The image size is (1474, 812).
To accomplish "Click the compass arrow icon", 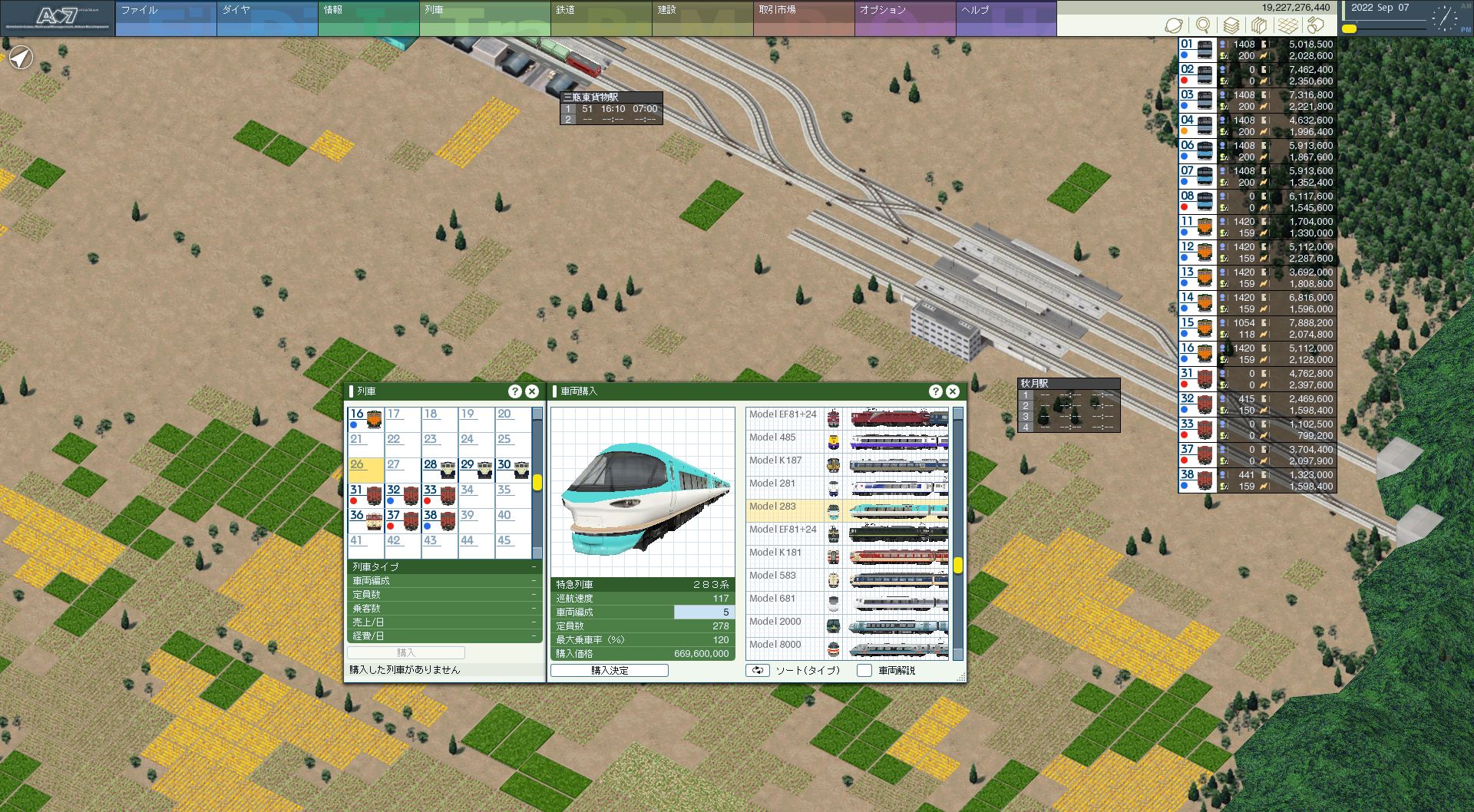I will point(21,57).
